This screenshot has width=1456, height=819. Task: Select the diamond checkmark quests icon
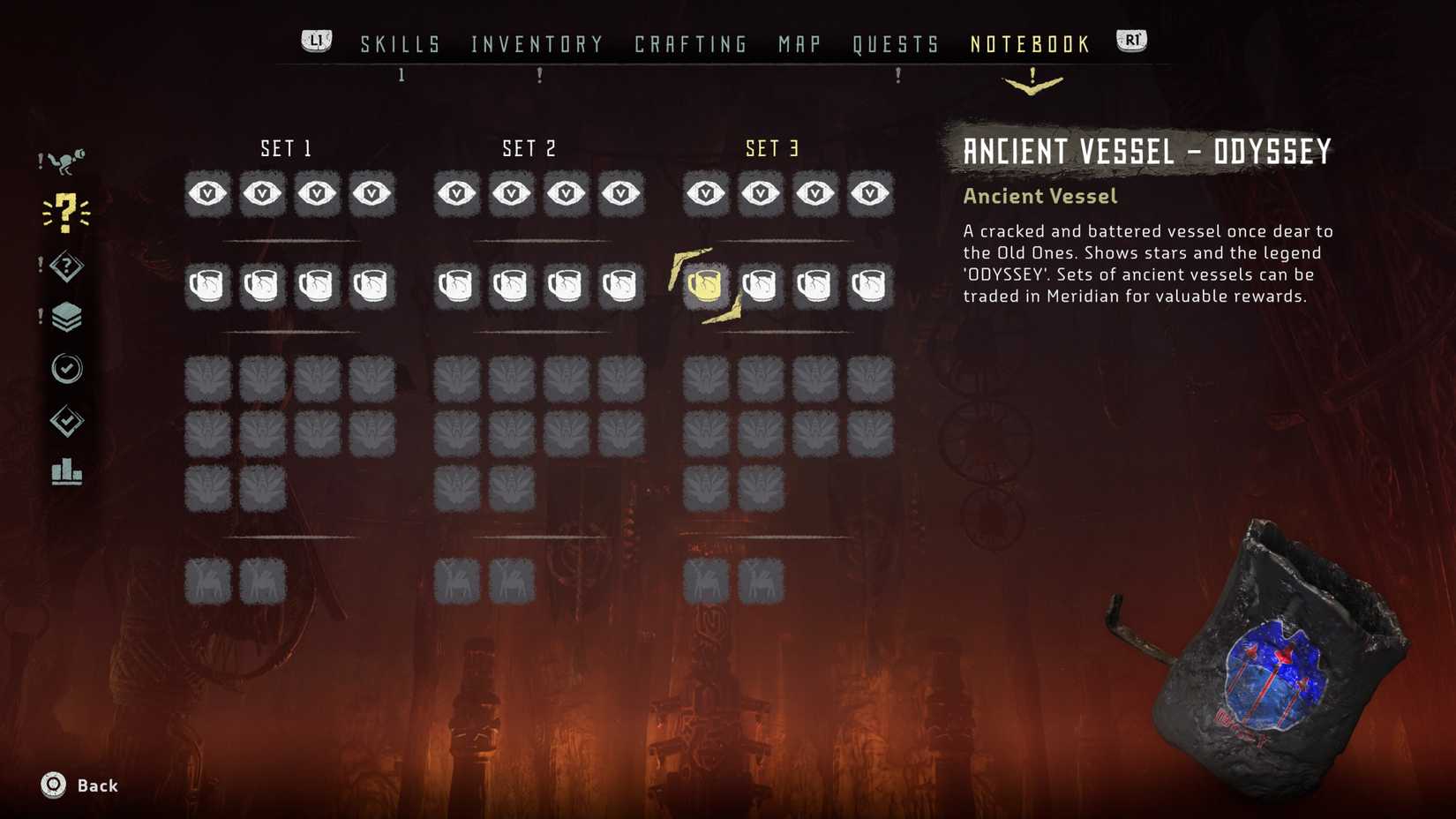[x=66, y=422]
